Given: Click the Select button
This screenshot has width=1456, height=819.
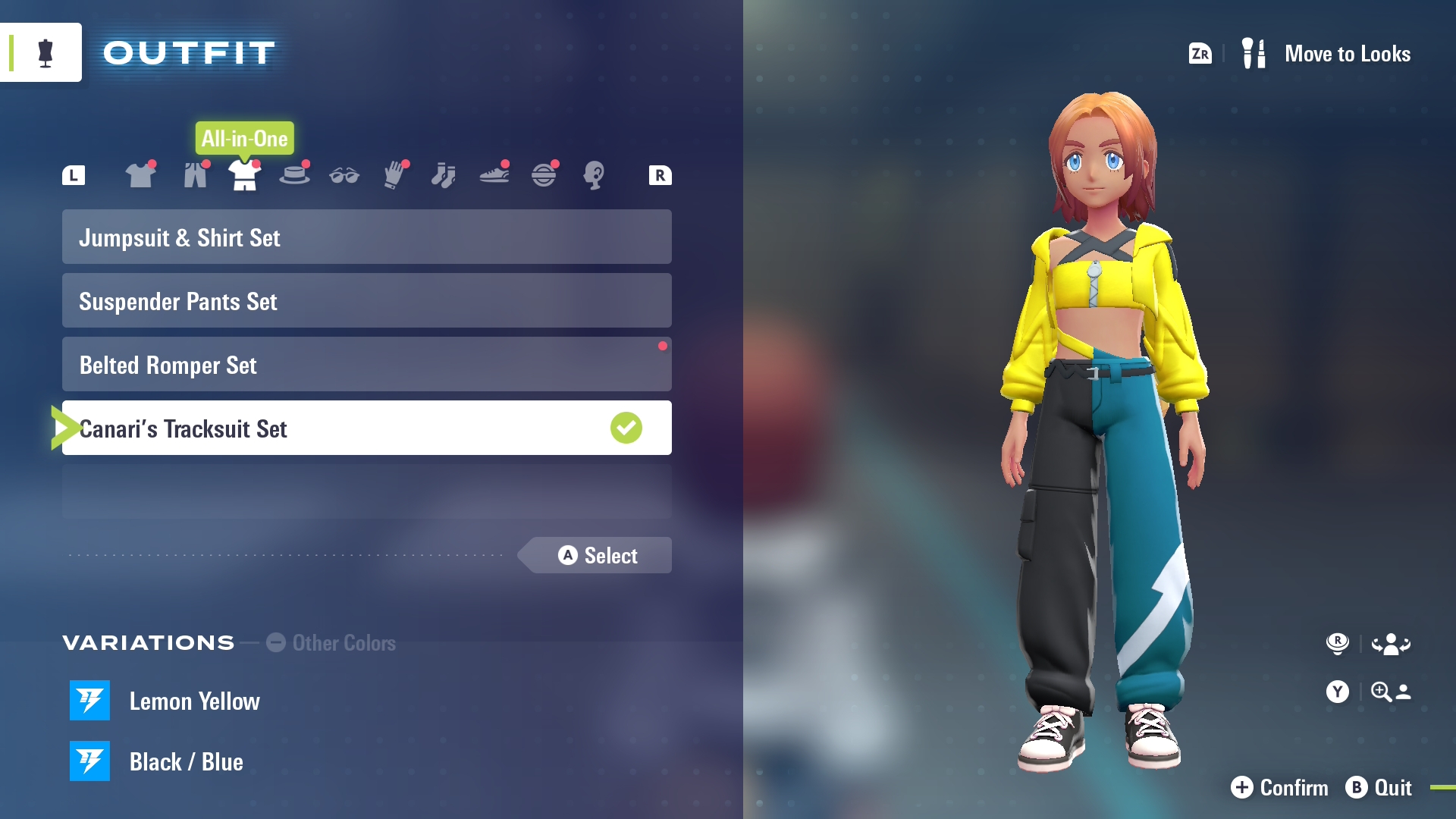Looking at the screenshot, I should tap(598, 556).
